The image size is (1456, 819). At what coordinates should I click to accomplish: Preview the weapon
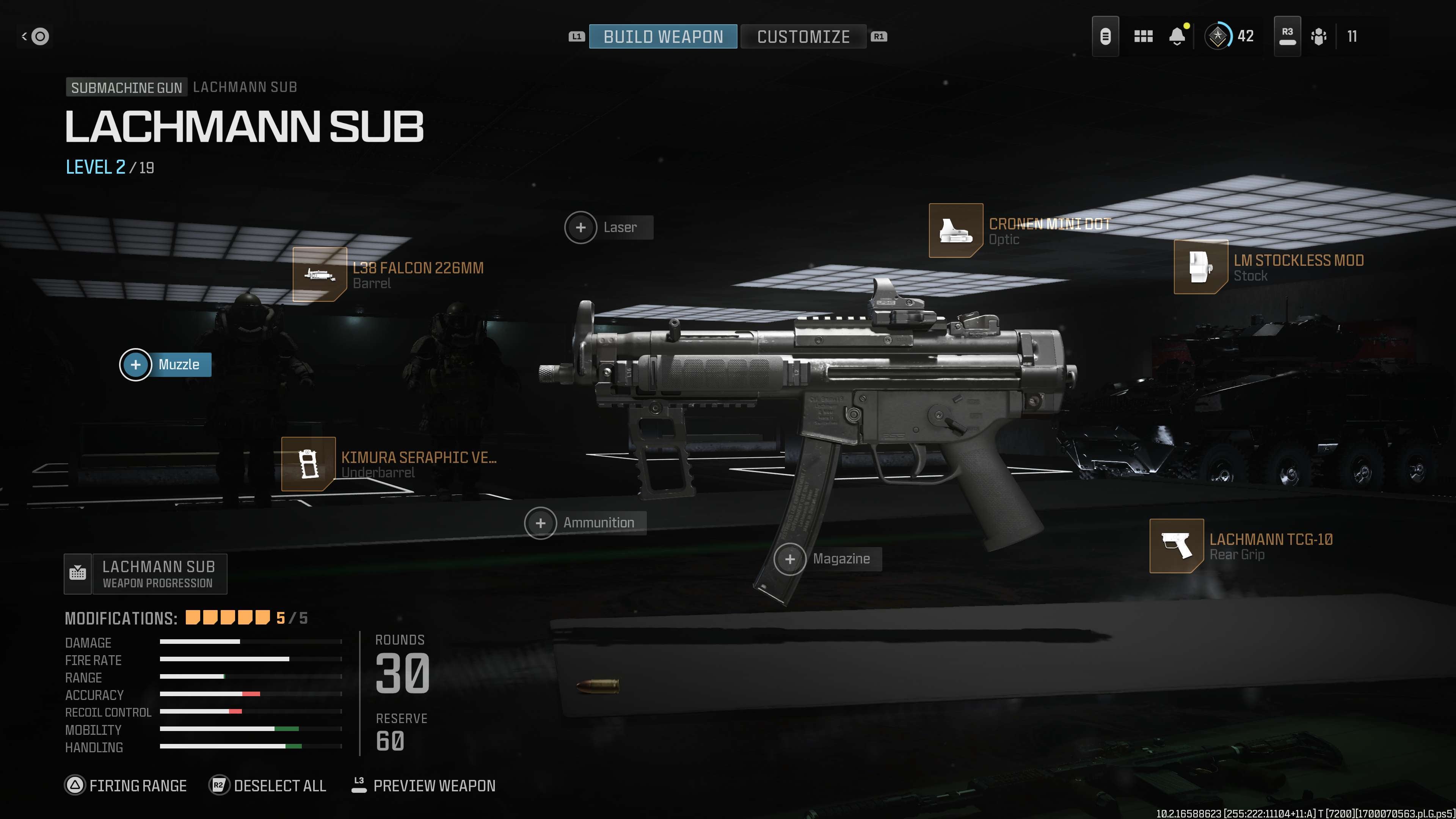pyautogui.click(x=424, y=786)
